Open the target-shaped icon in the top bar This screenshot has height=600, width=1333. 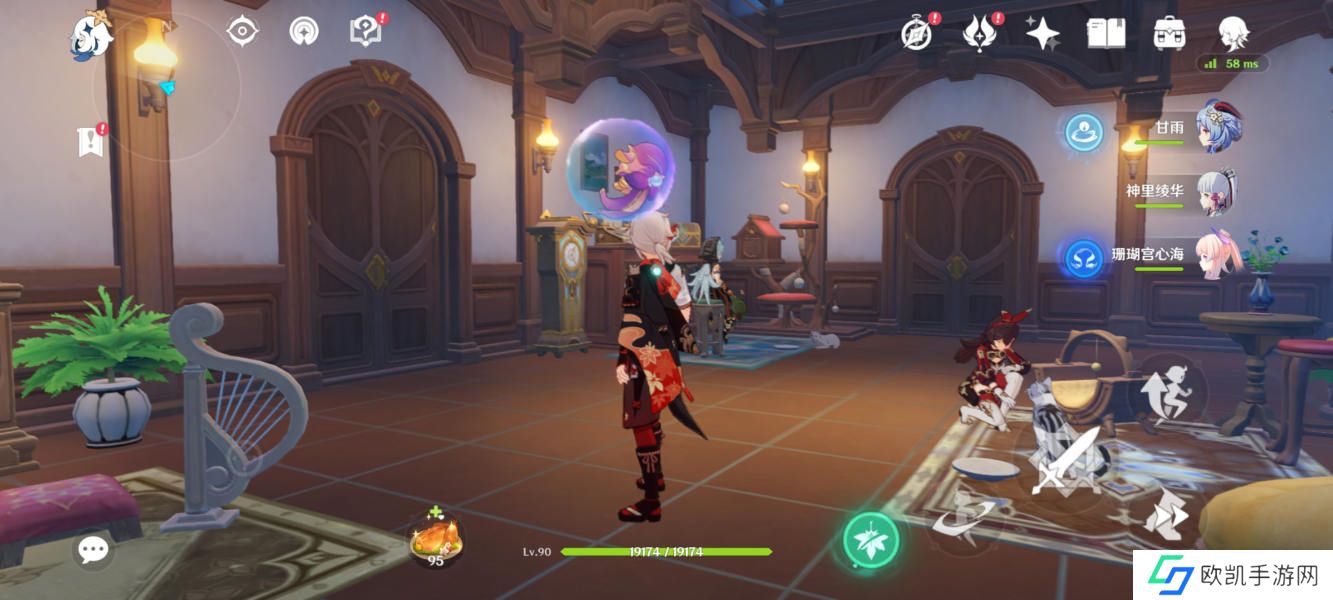(242, 31)
